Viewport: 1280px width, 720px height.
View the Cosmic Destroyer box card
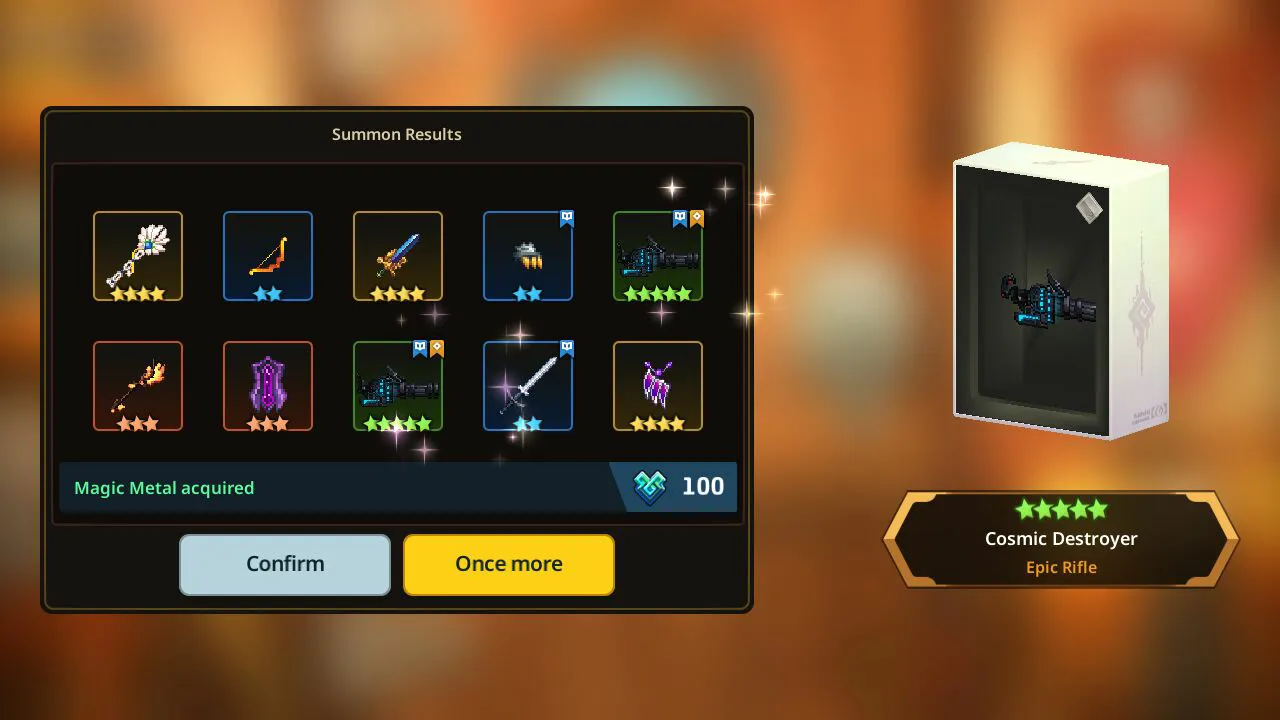1060,292
